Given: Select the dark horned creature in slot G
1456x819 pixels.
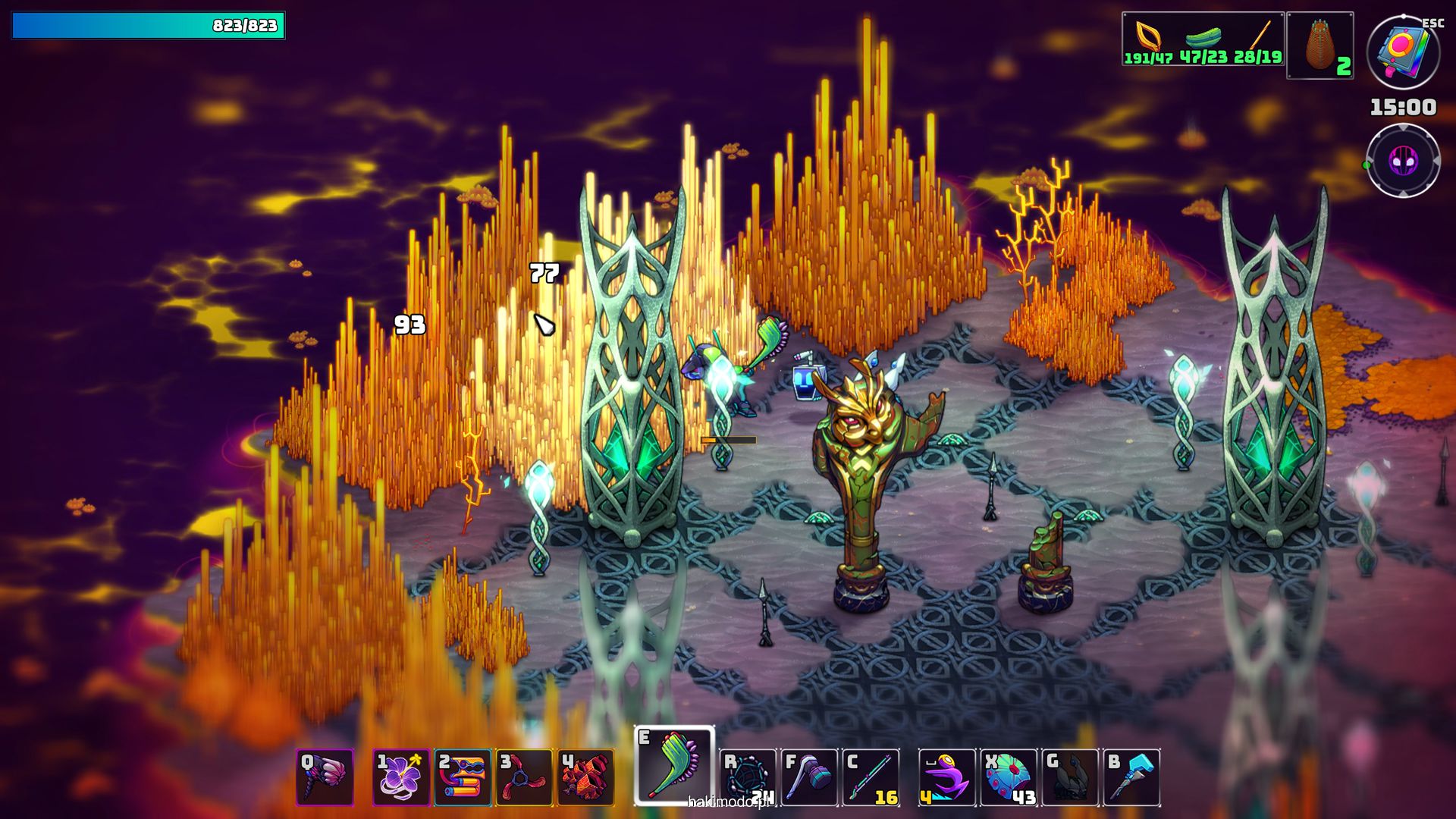Looking at the screenshot, I should click(x=1070, y=777).
